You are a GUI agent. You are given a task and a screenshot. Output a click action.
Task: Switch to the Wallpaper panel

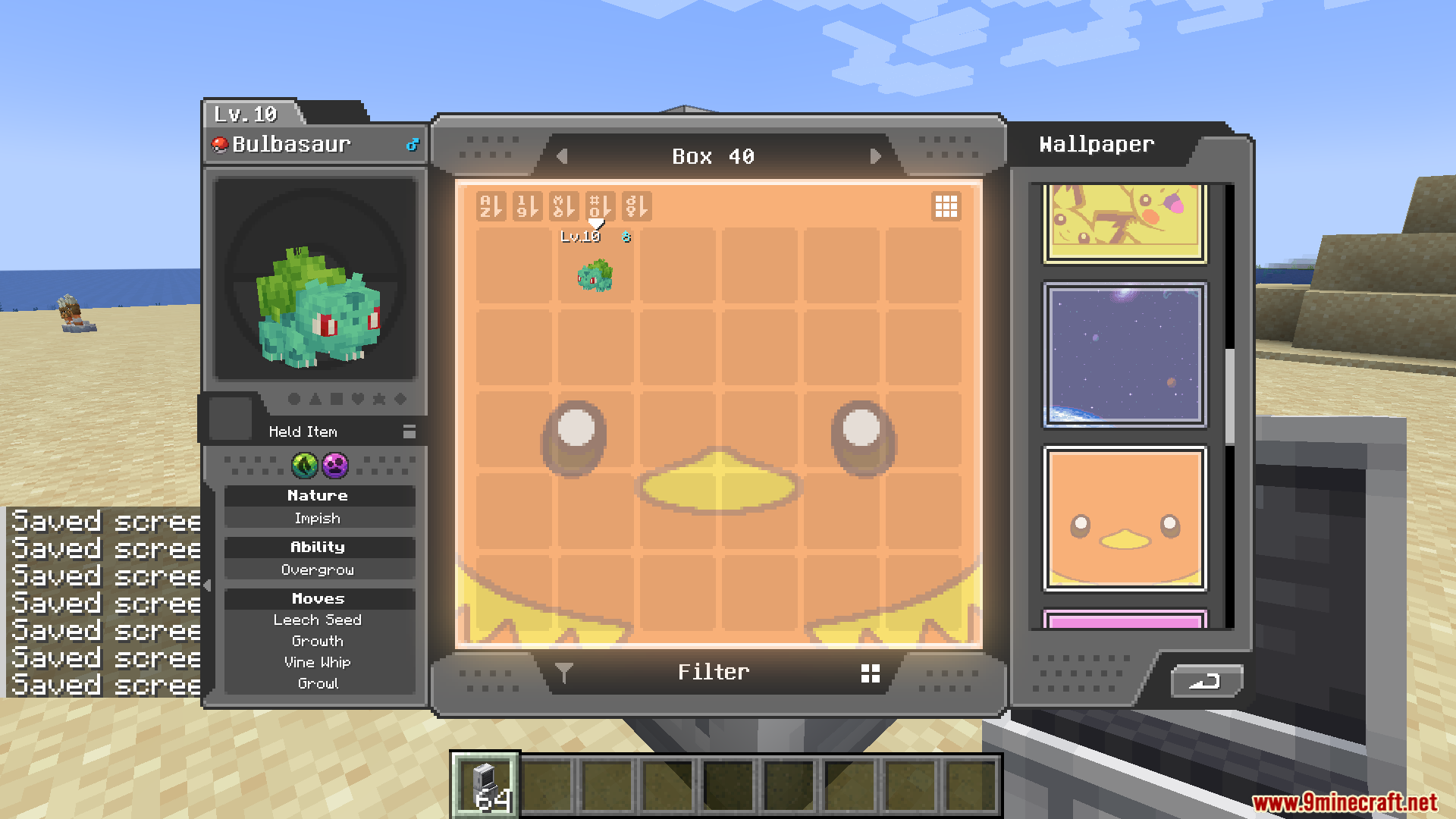pyautogui.click(x=1095, y=144)
